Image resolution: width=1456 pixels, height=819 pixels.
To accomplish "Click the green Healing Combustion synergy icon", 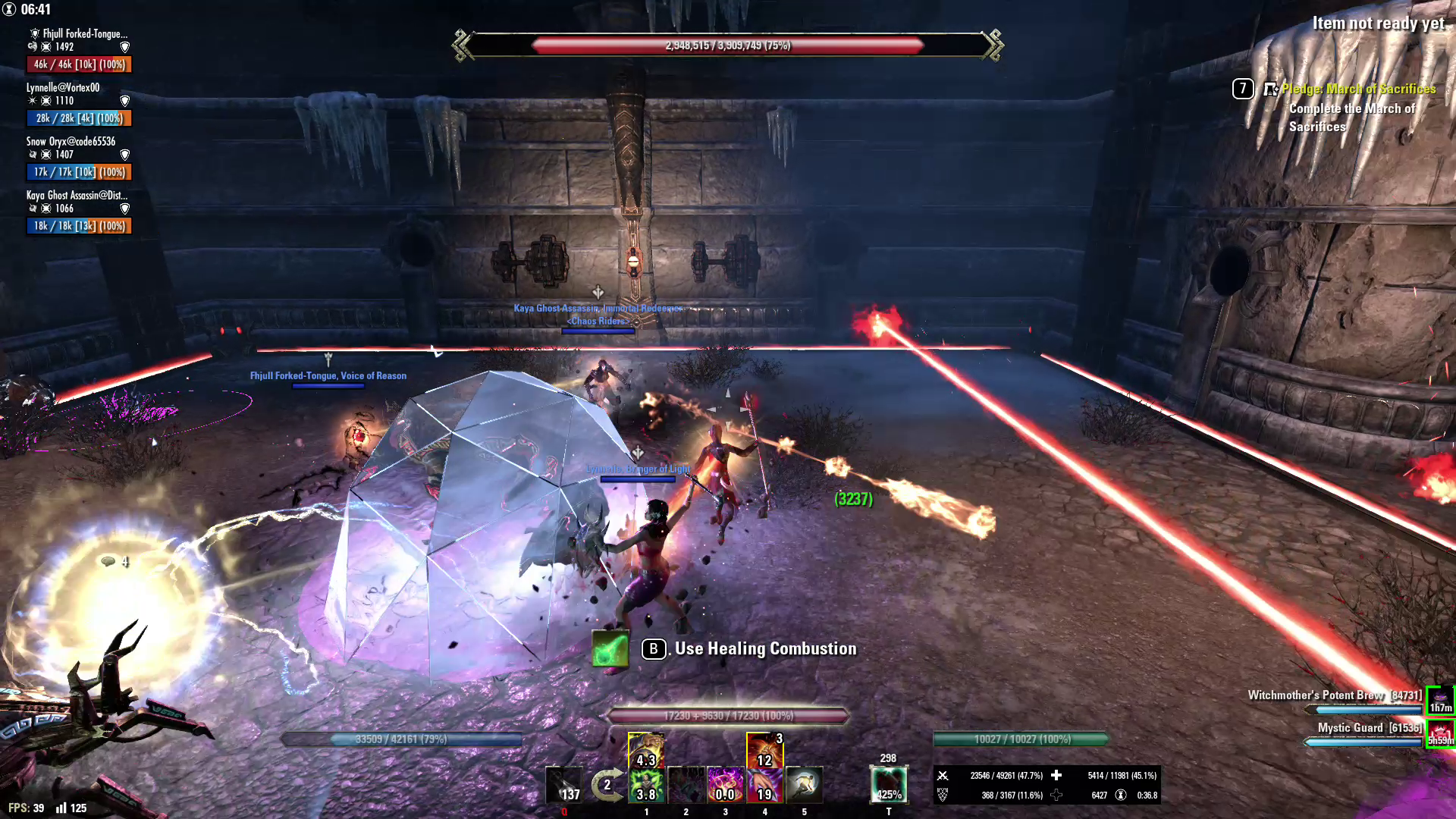I will (610, 649).
